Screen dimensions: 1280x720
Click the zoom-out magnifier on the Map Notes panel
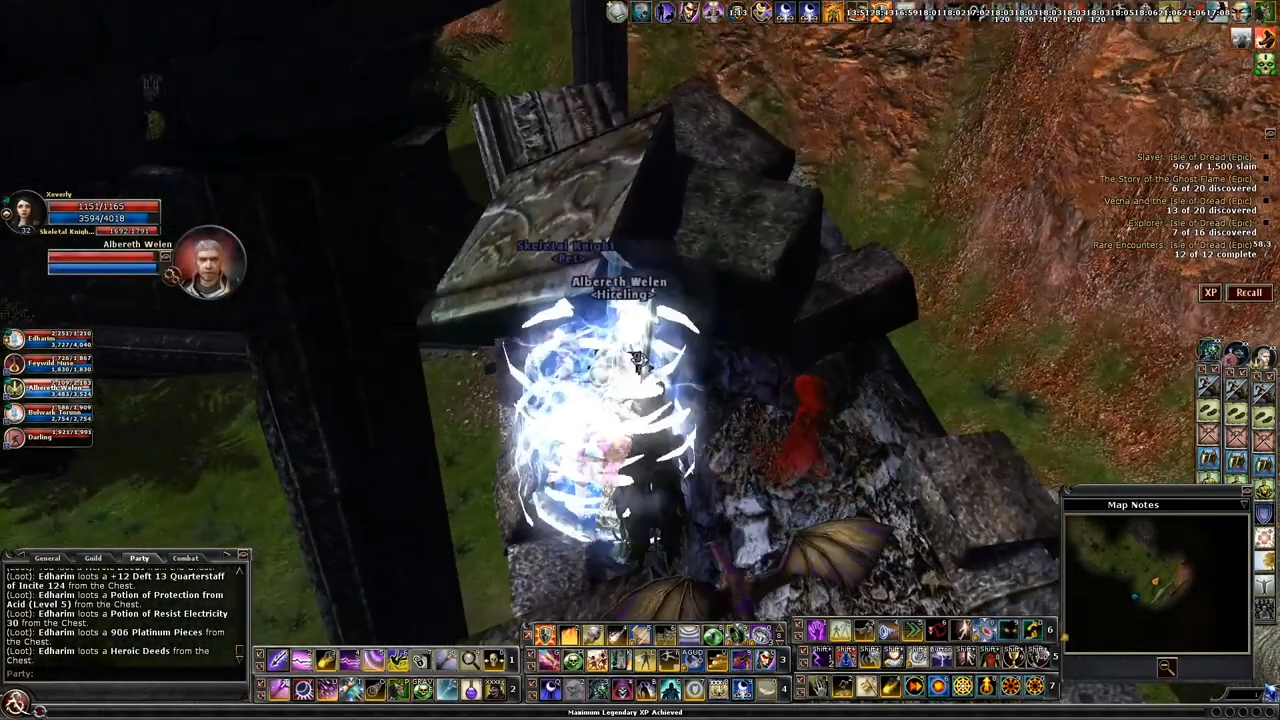pos(1168,668)
